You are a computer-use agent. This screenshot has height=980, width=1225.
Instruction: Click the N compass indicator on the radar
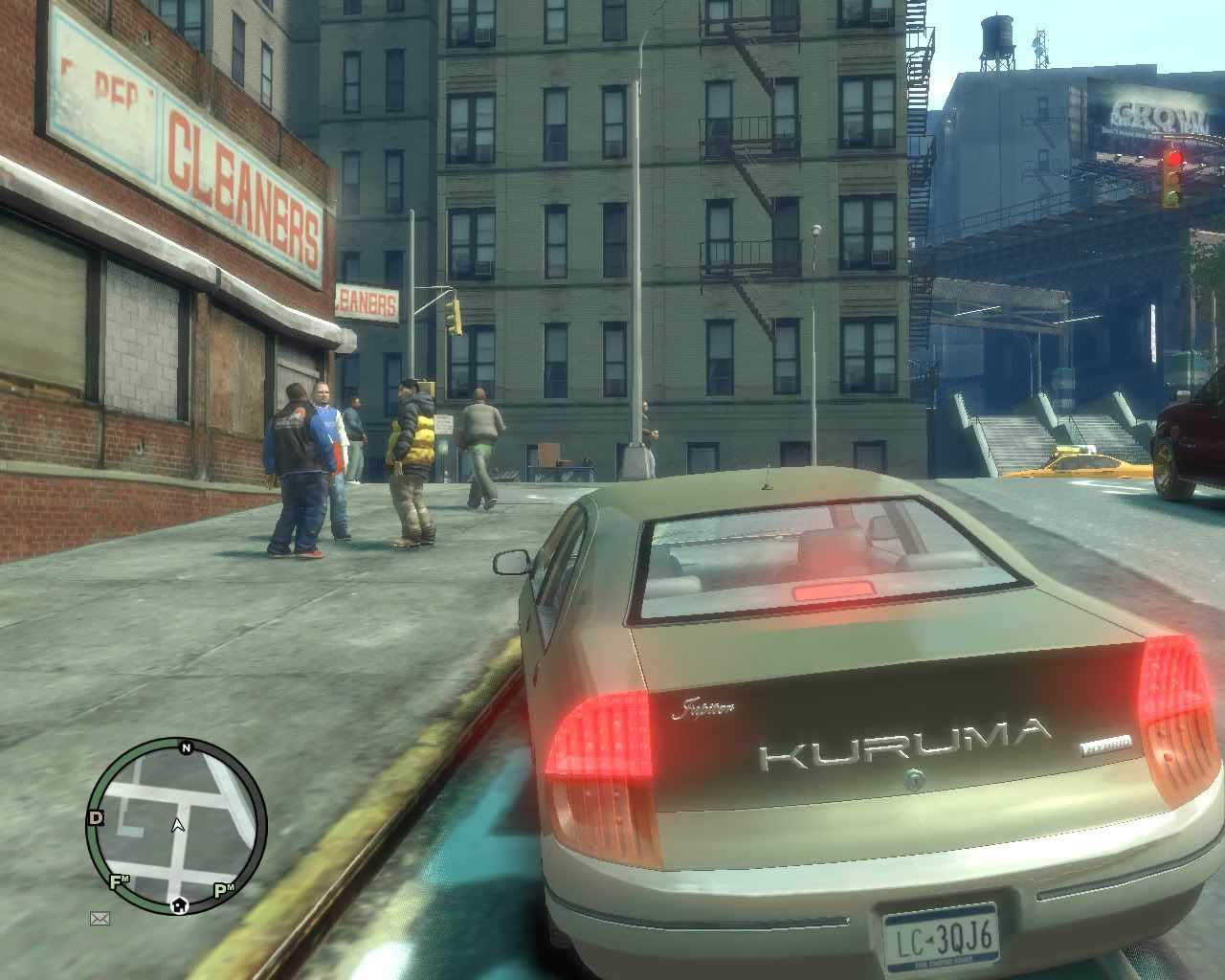(187, 748)
